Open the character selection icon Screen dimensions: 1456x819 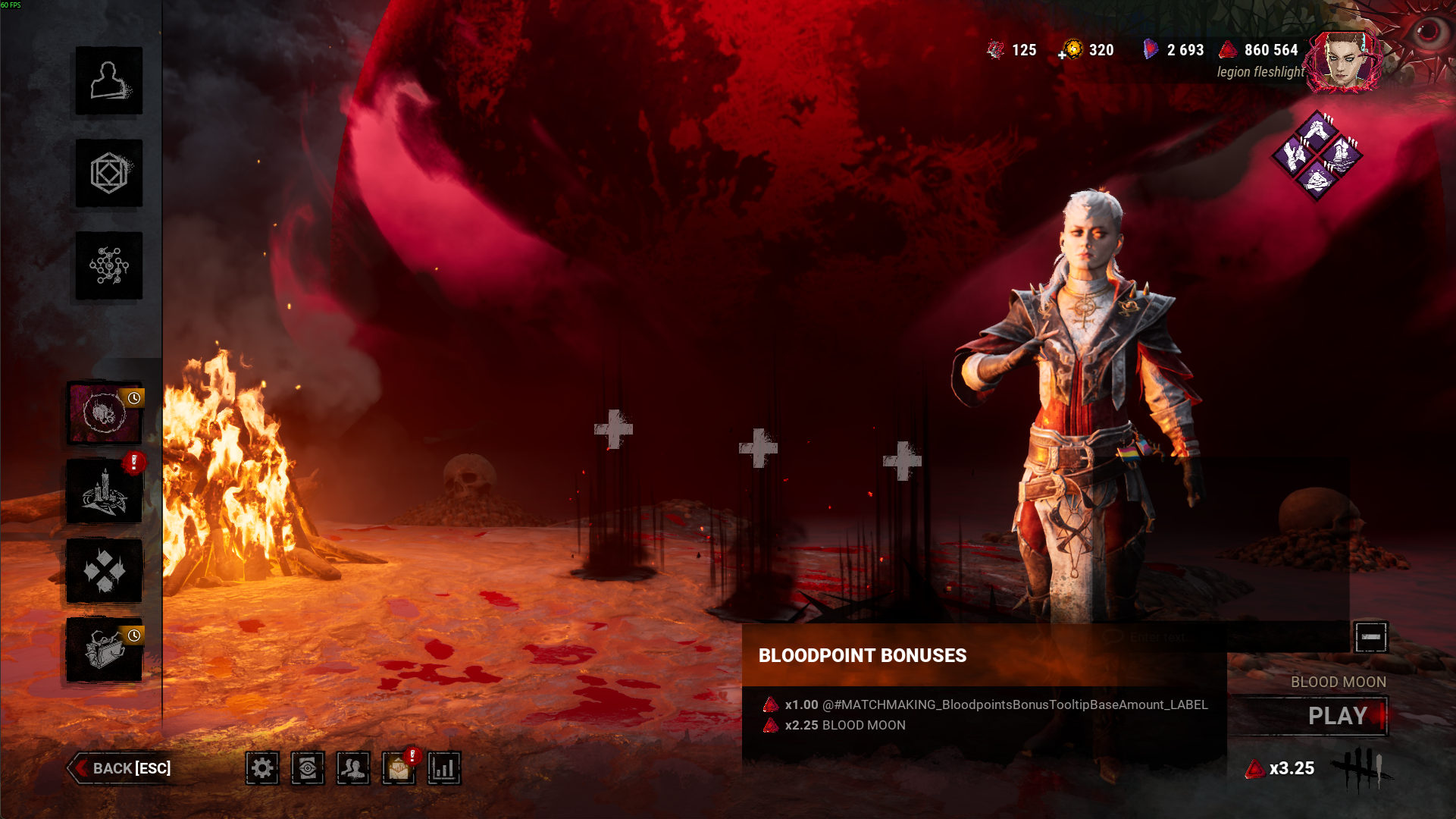(x=108, y=81)
